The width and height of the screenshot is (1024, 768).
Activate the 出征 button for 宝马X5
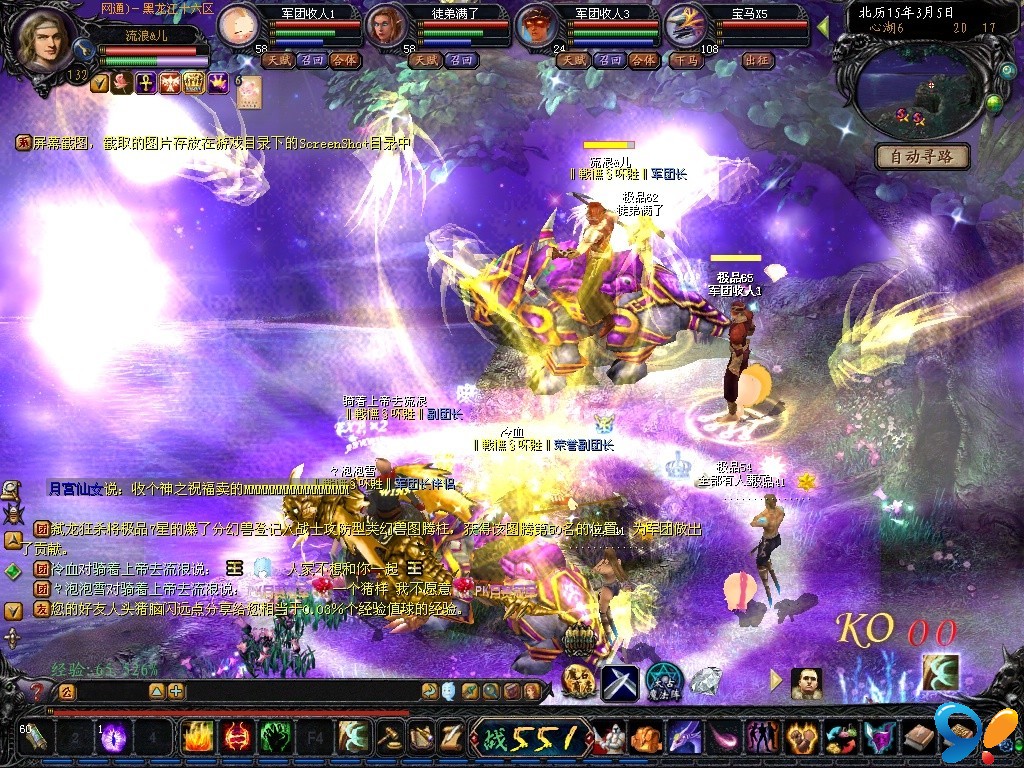[x=758, y=60]
